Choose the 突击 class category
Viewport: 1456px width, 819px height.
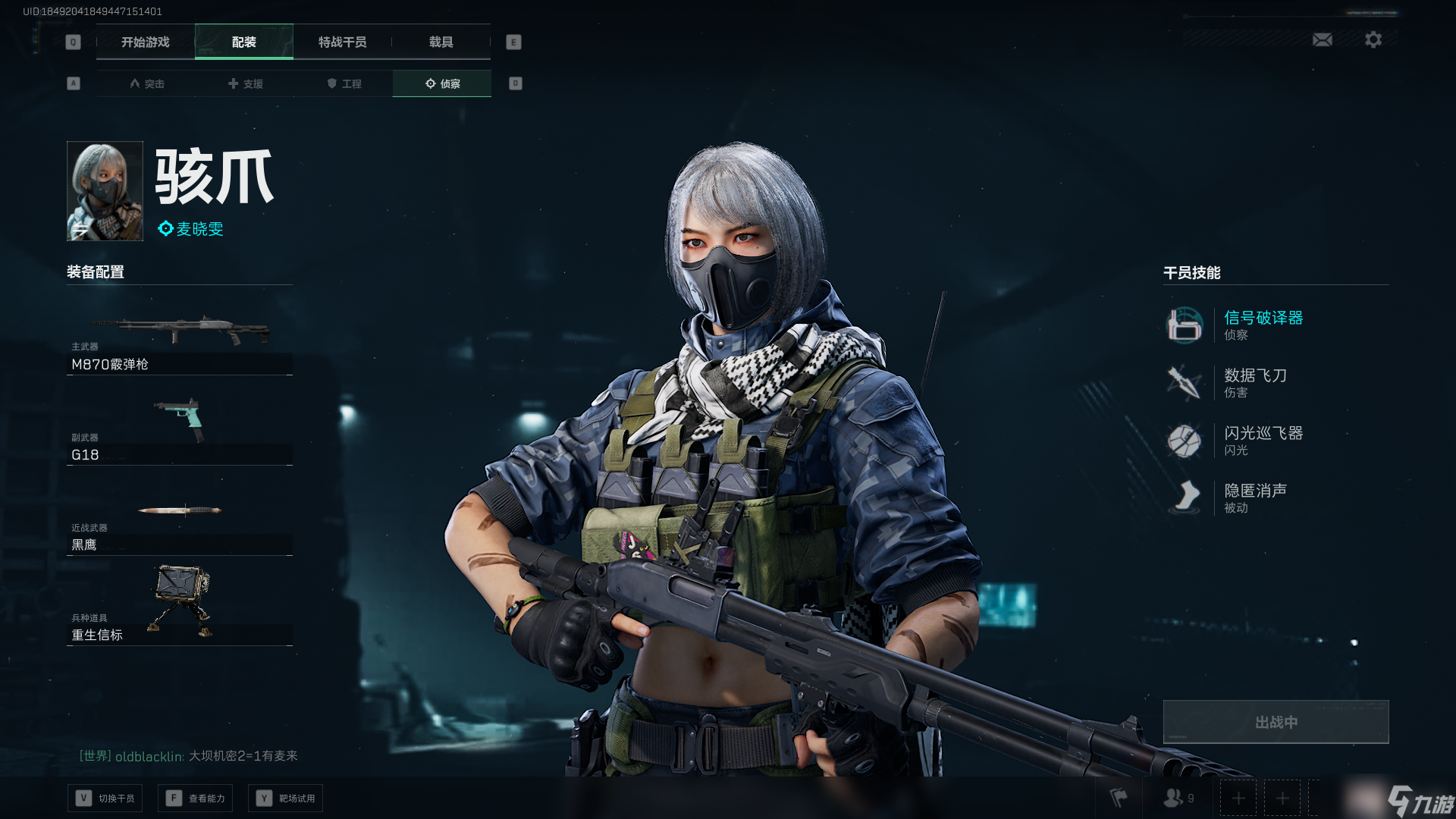147,83
